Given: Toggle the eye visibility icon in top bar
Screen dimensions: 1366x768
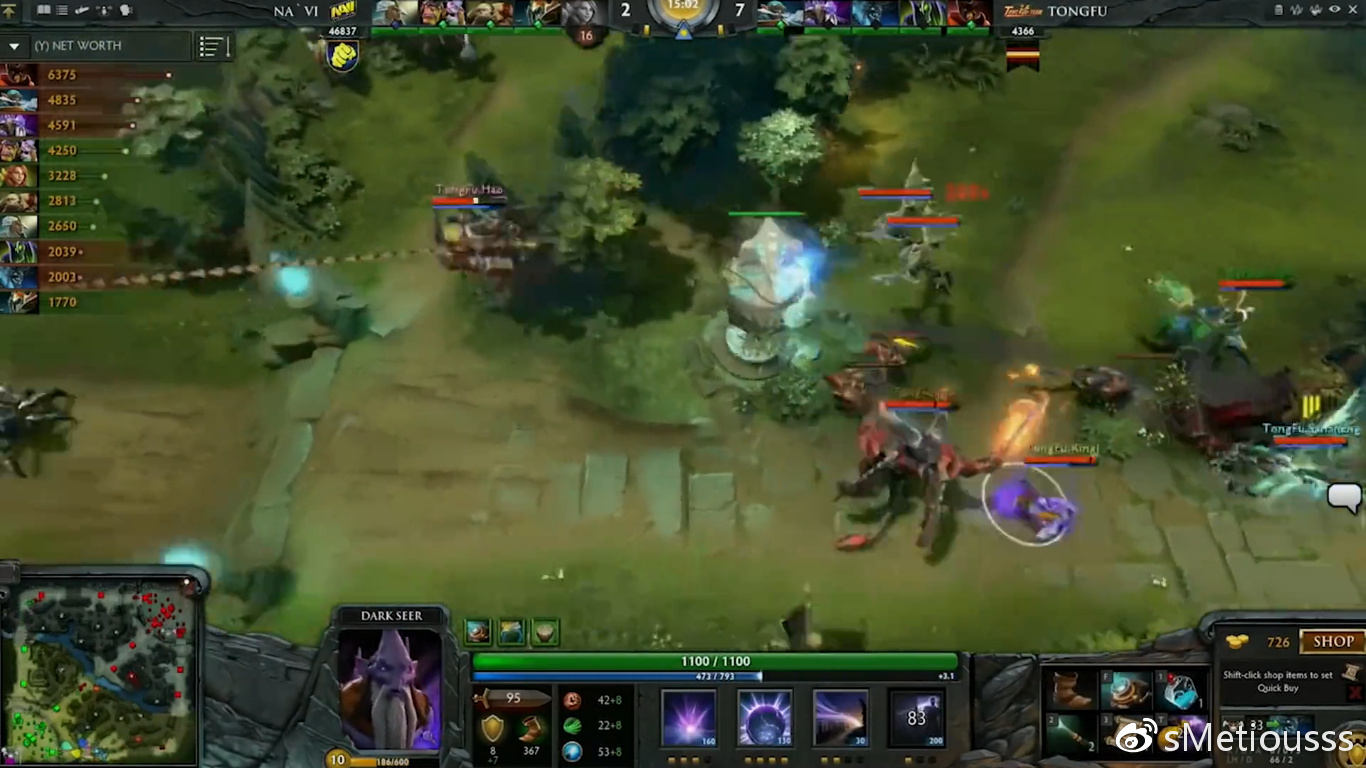Looking at the screenshot, I should pos(1335,10).
